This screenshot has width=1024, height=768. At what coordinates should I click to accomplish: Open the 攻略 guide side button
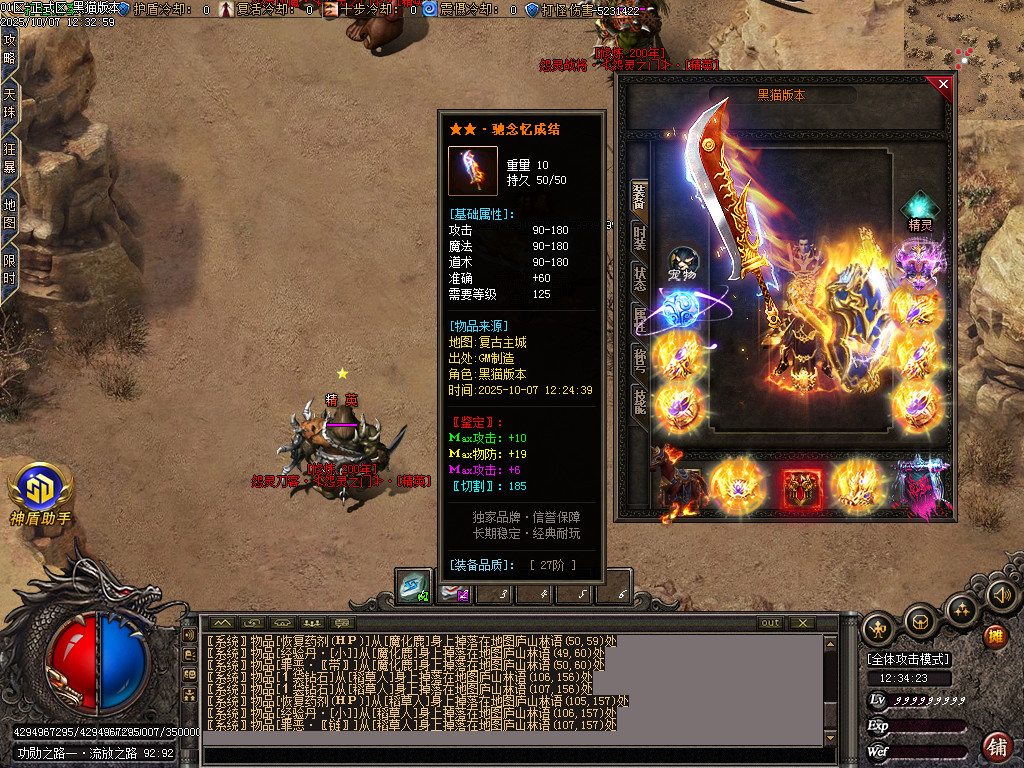[x=10, y=49]
